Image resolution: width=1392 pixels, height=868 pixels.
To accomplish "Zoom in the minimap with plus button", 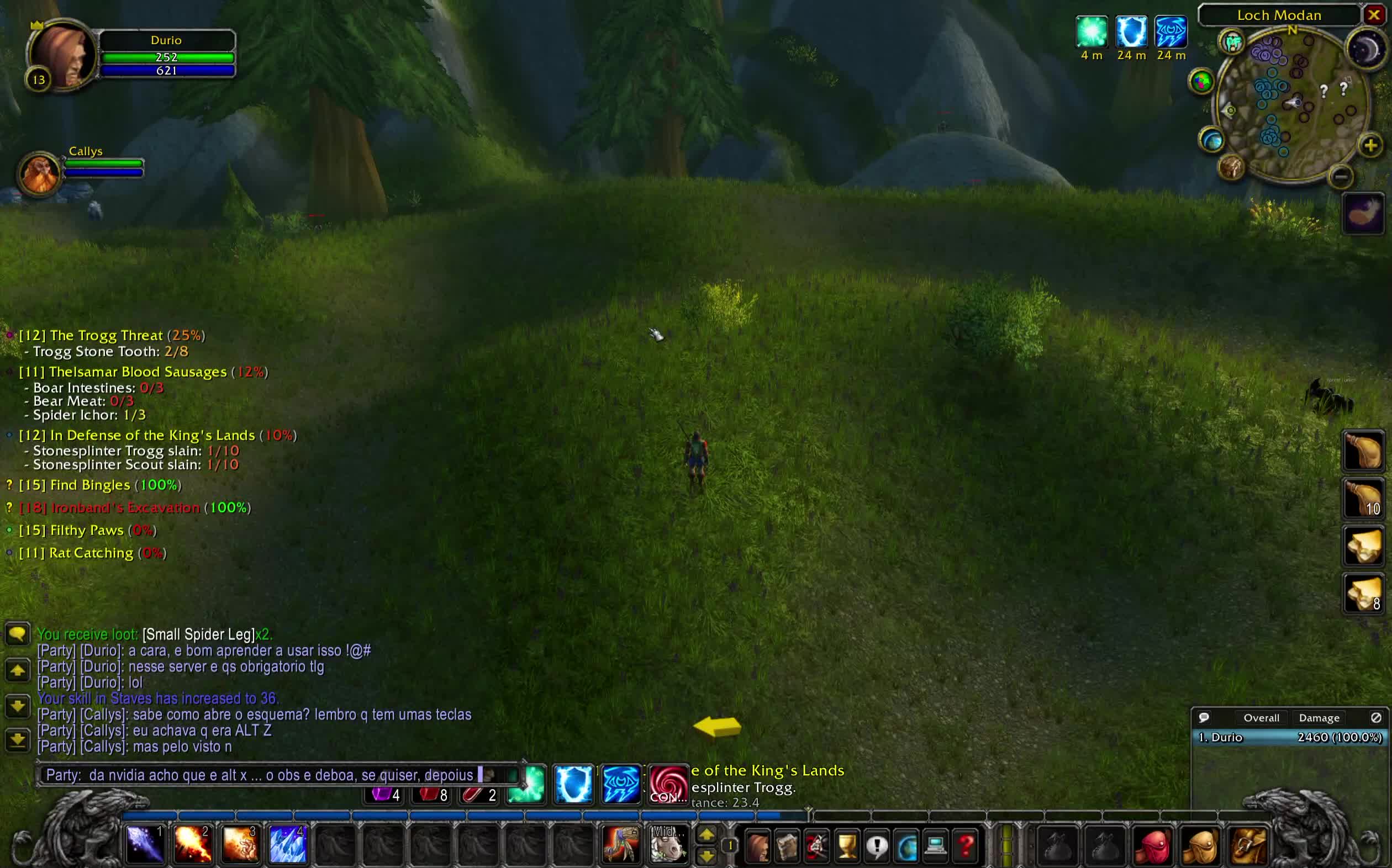I will (x=1370, y=146).
